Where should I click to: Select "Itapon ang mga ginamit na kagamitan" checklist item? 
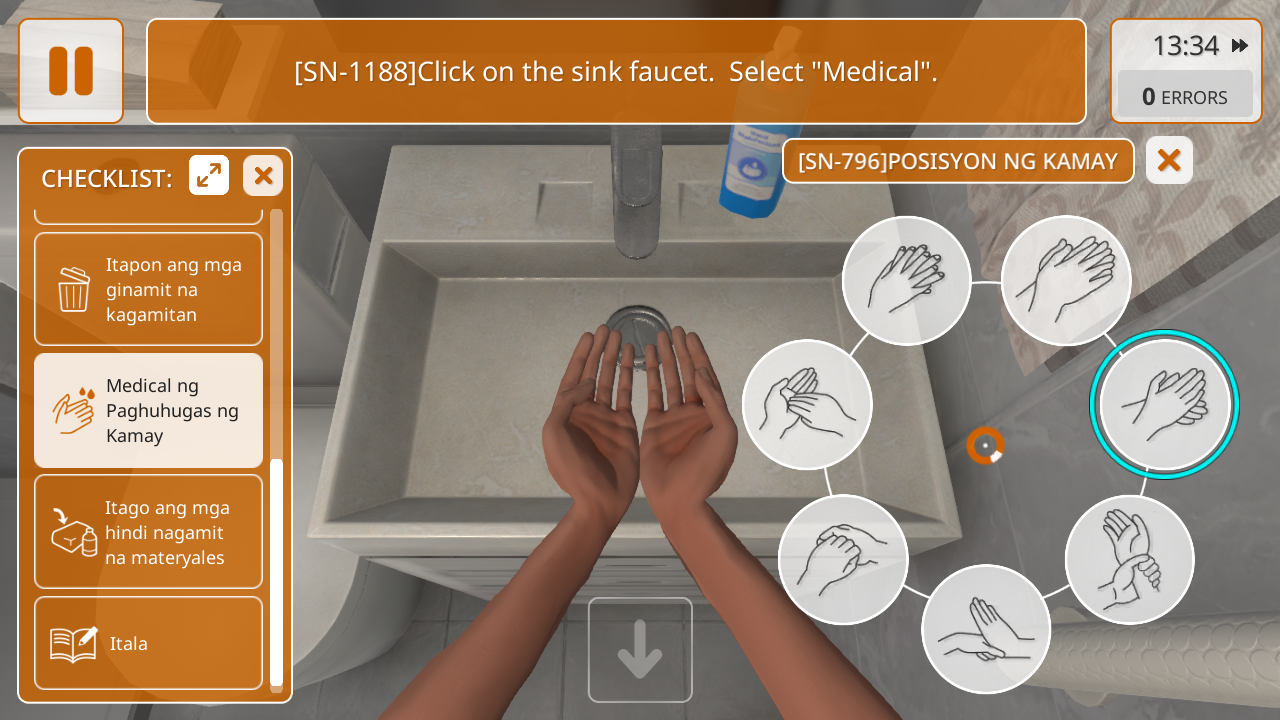pyautogui.click(x=148, y=290)
